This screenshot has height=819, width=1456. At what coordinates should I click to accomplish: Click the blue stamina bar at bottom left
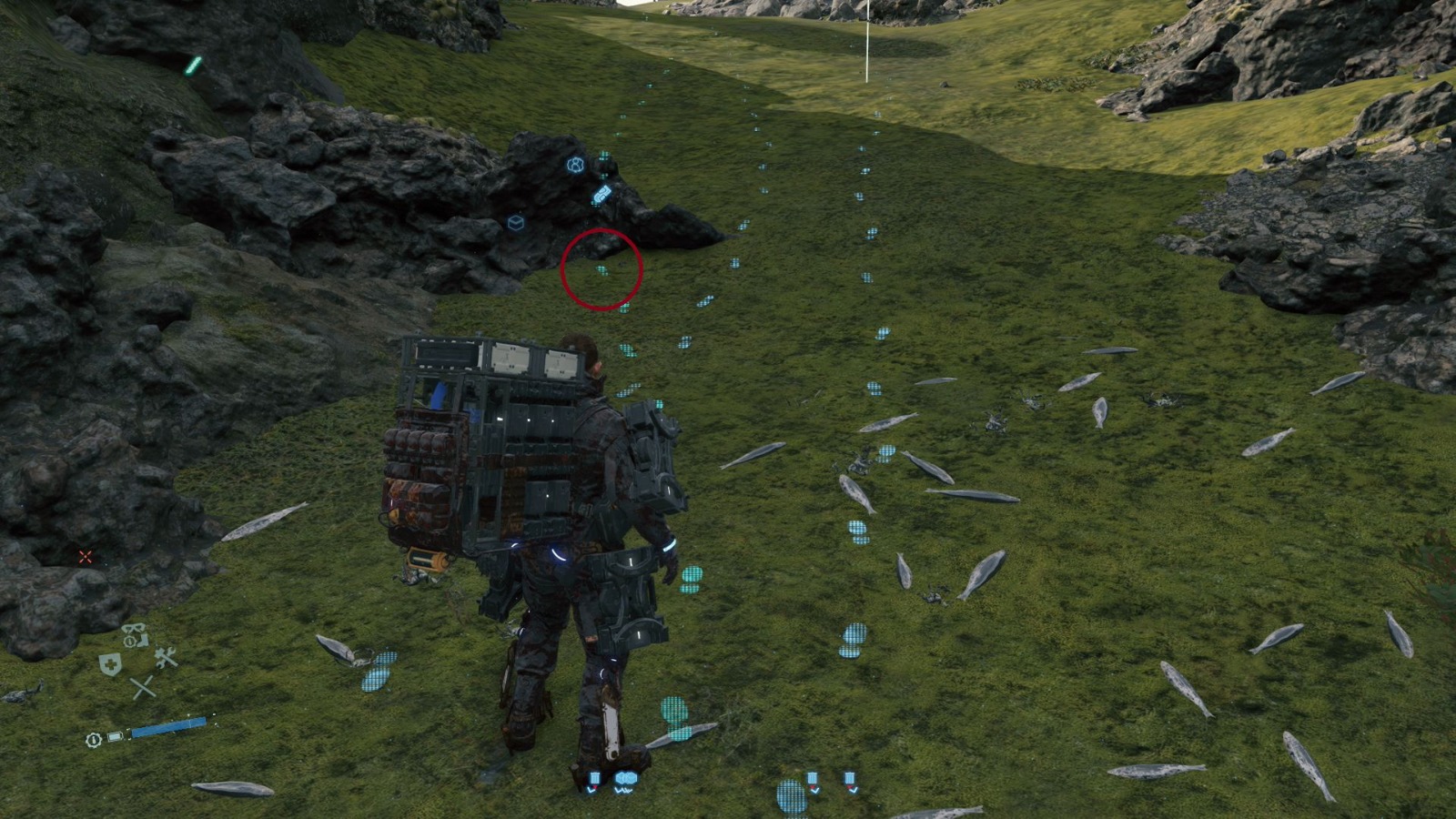(168, 726)
